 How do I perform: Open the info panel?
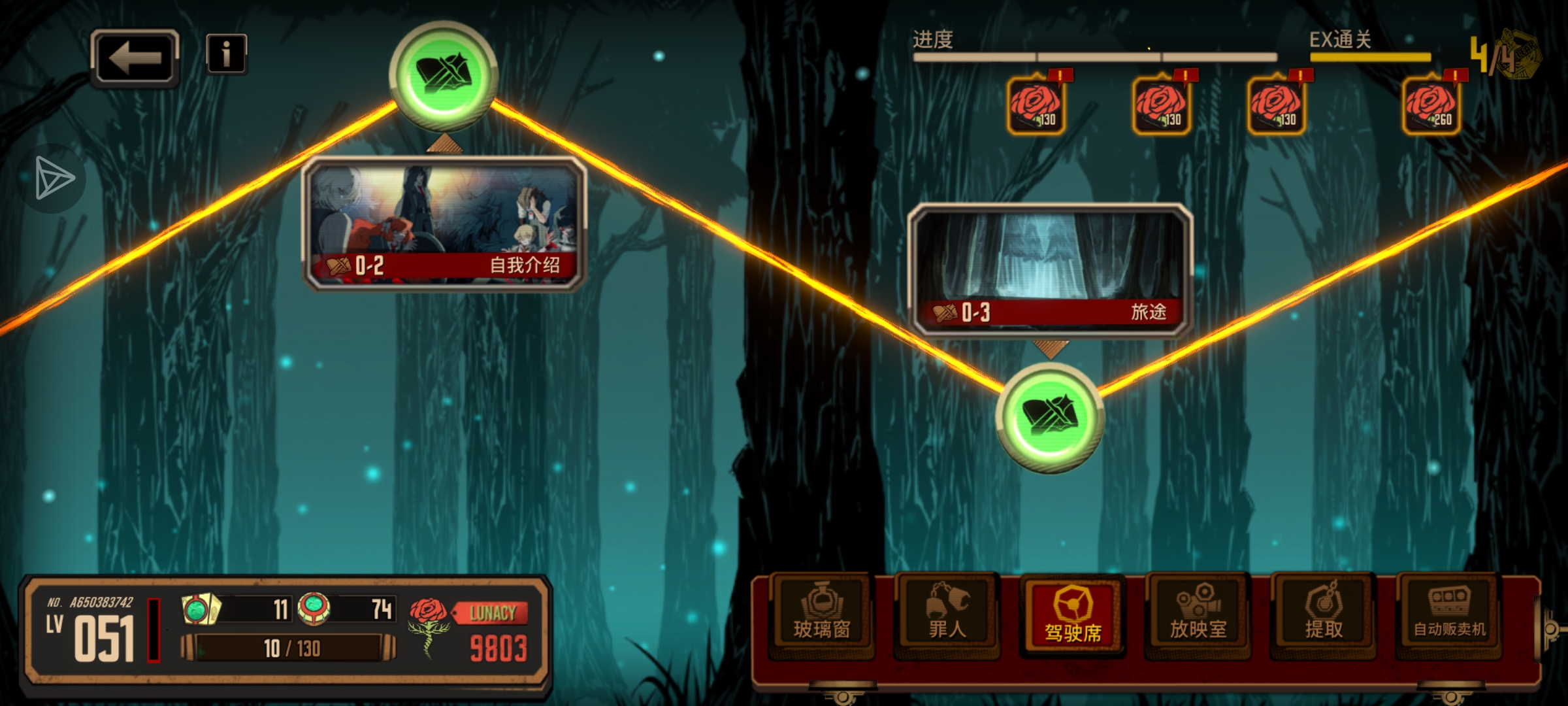226,54
